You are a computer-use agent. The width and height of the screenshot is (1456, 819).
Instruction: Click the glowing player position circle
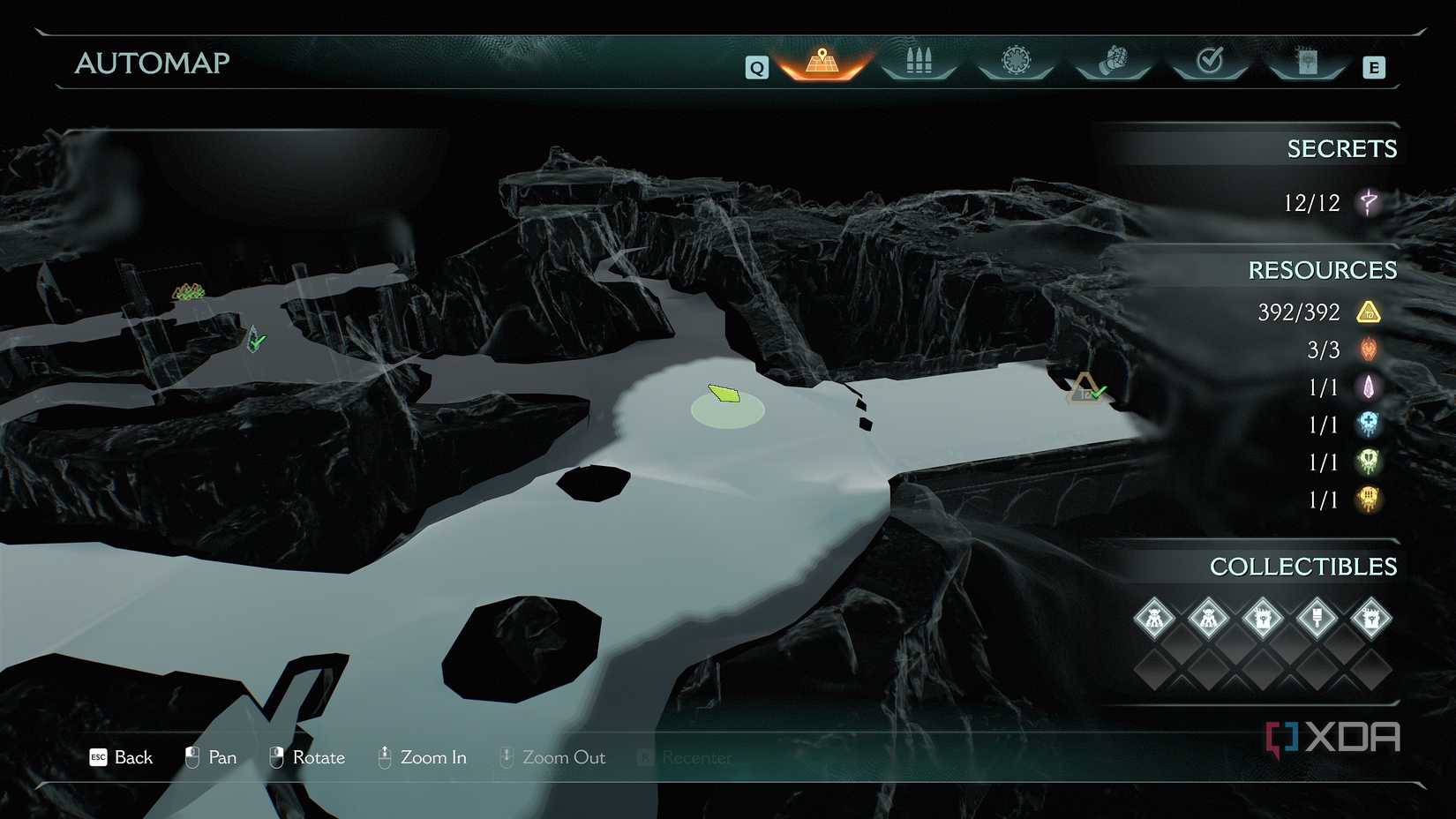725,406
